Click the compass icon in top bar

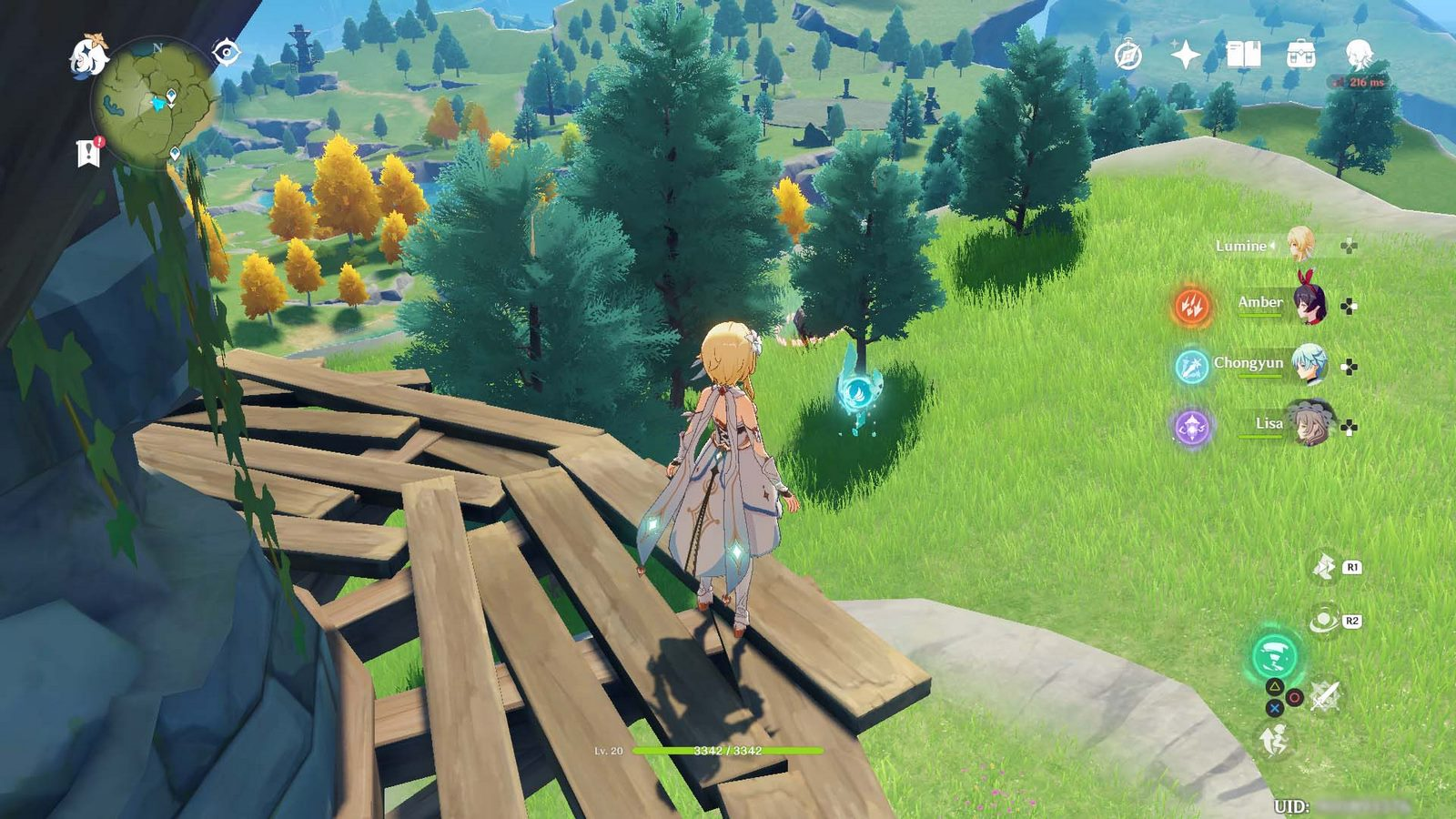pyautogui.click(x=1128, y=56)
